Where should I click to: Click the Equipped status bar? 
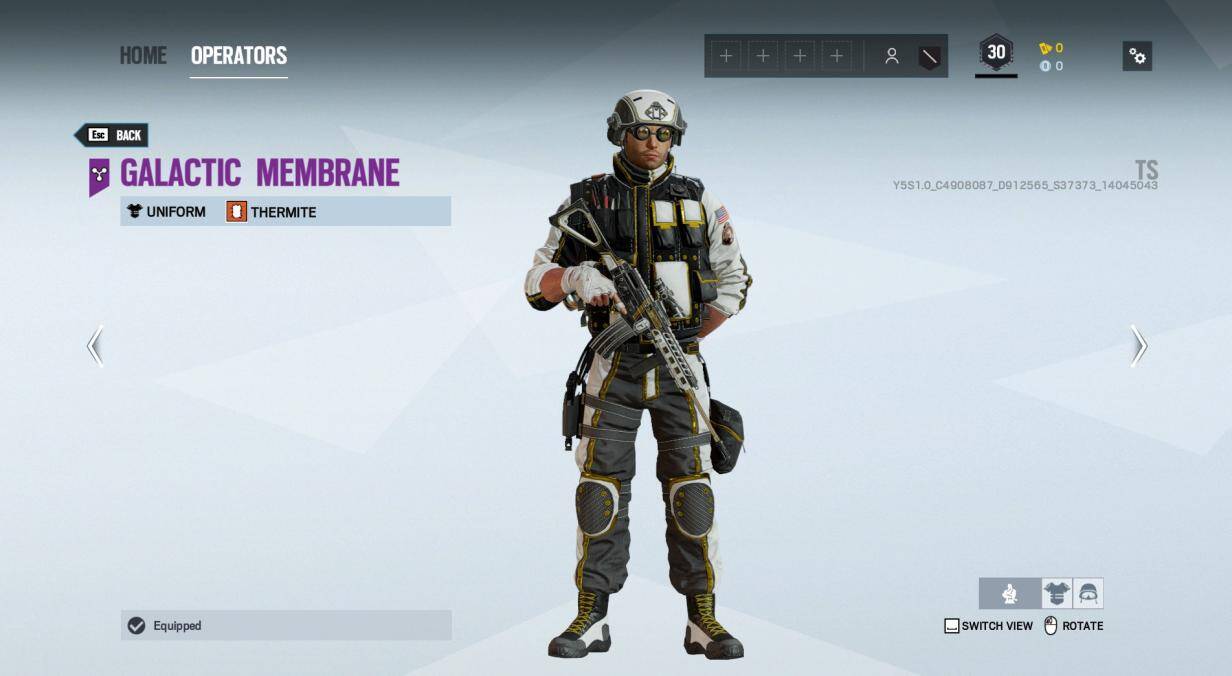coord(286,626)
